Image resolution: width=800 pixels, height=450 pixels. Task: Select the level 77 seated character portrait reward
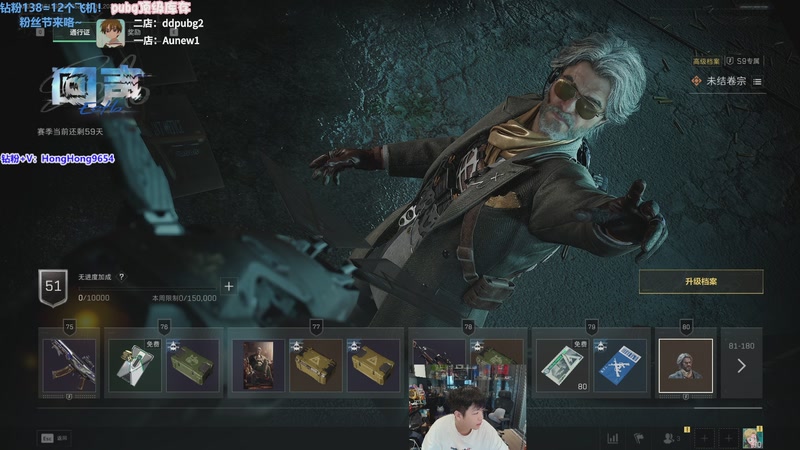(x=258, y=365)
